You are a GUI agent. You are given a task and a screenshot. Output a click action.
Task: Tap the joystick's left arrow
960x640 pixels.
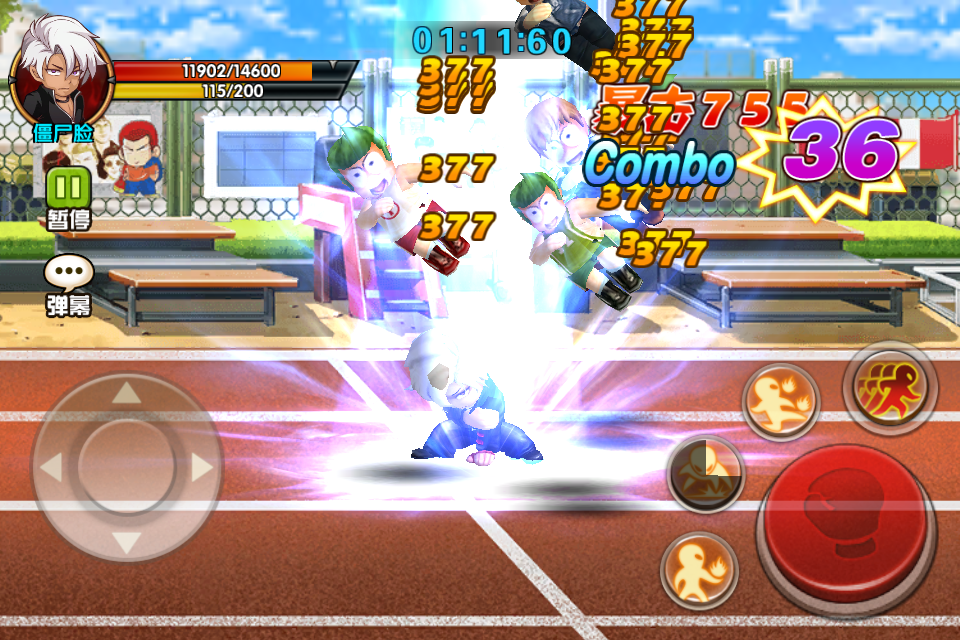point(52,466)
